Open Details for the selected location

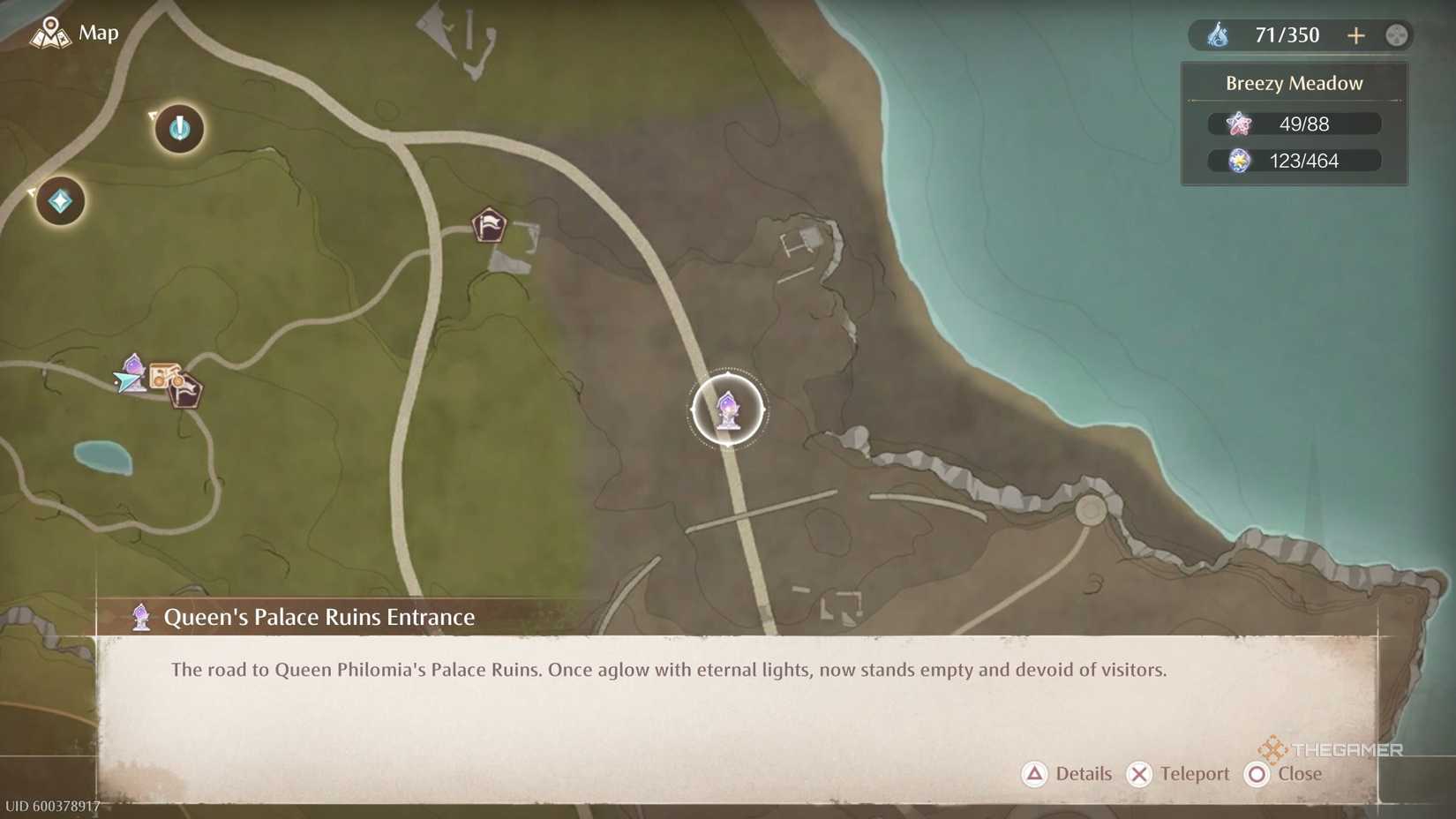pyautogui.click(x=1069, y=773)
